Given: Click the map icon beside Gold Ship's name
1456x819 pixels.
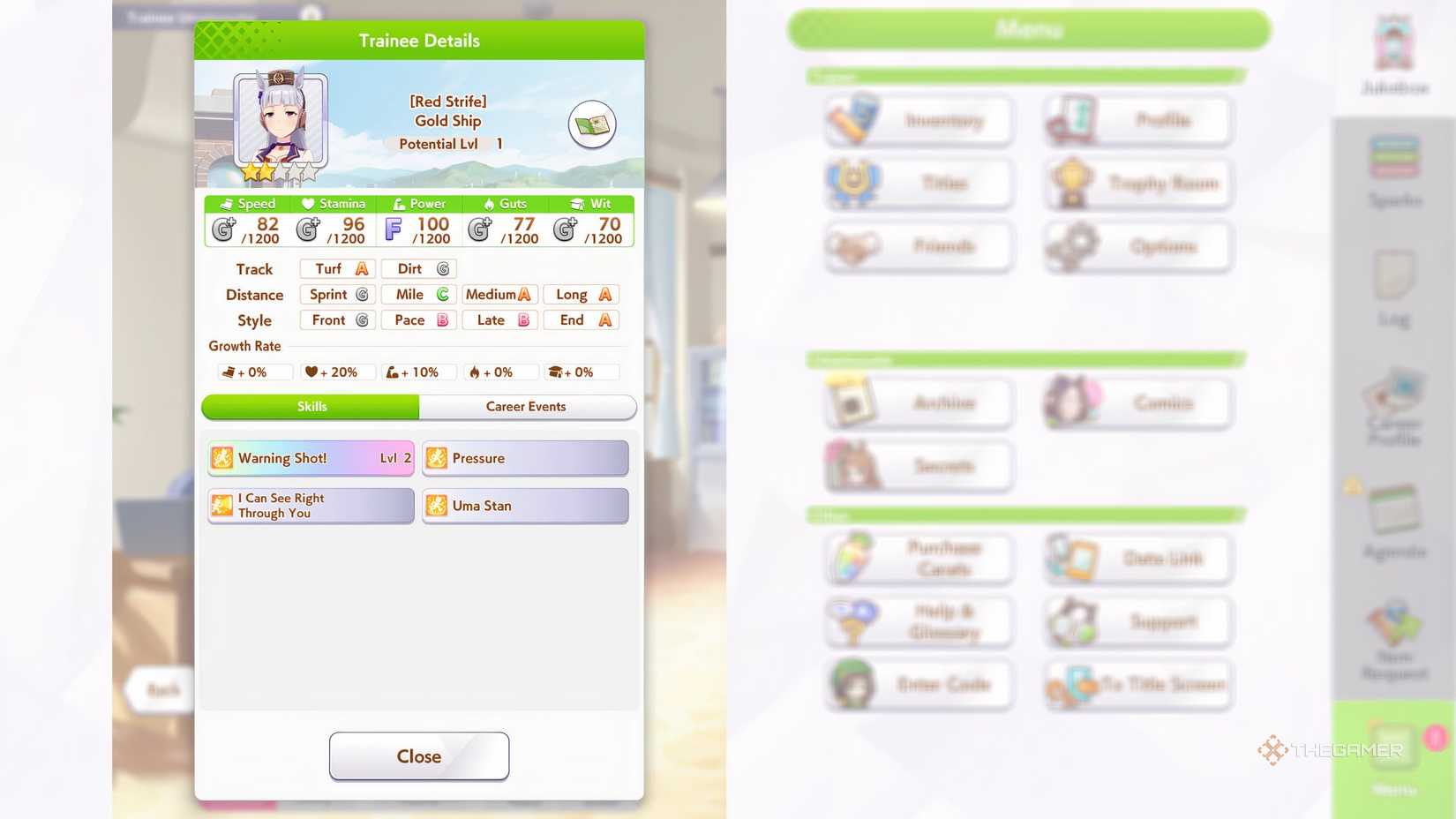Looking at the screenshot, I should [x=591, y=124].
